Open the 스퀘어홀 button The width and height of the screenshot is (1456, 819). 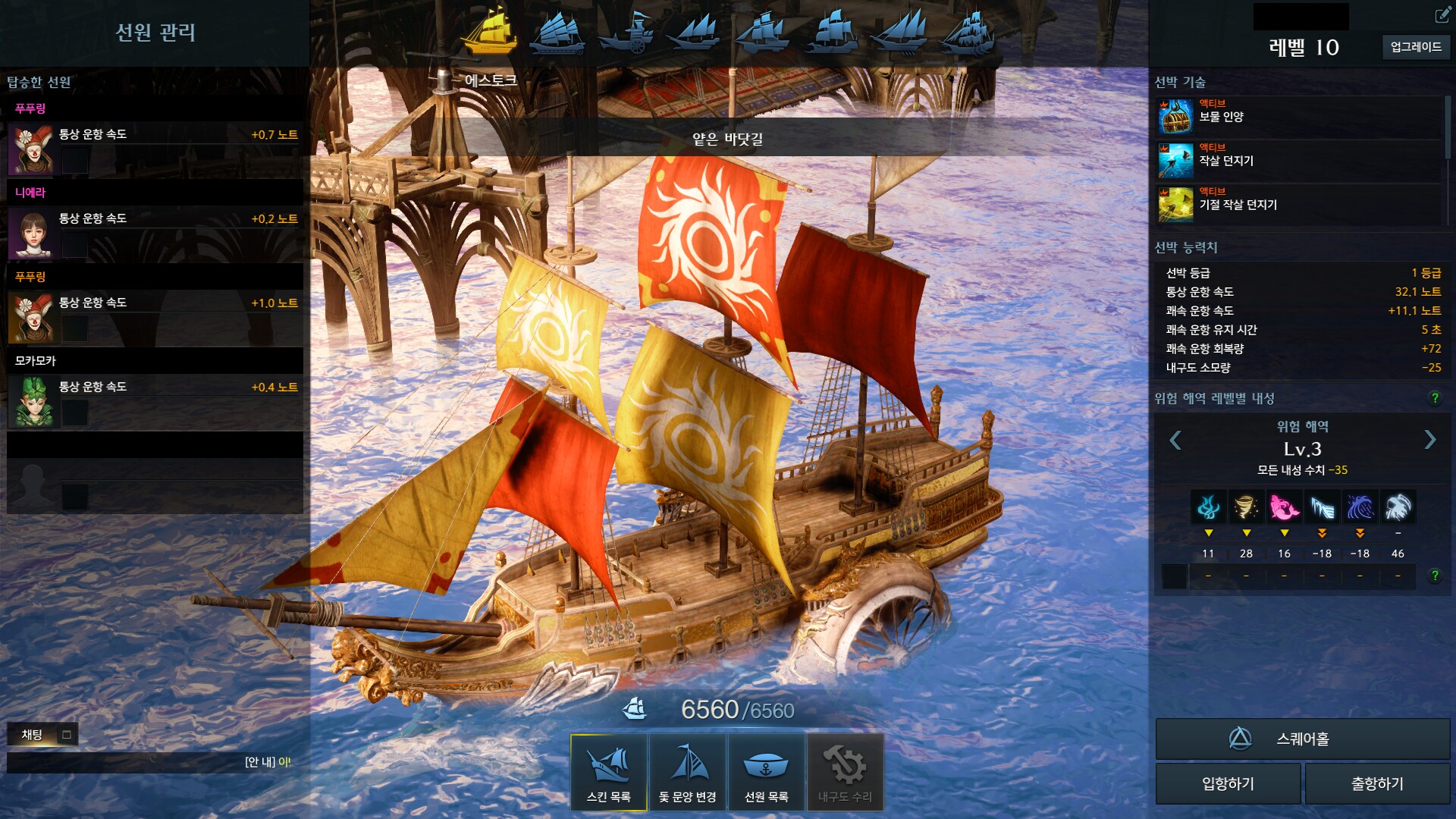point(1302,739)
